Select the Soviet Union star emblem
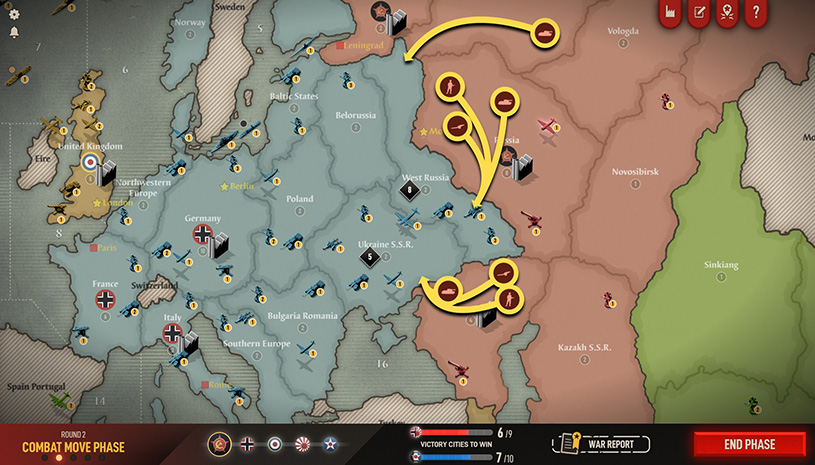 pos(220,443)
